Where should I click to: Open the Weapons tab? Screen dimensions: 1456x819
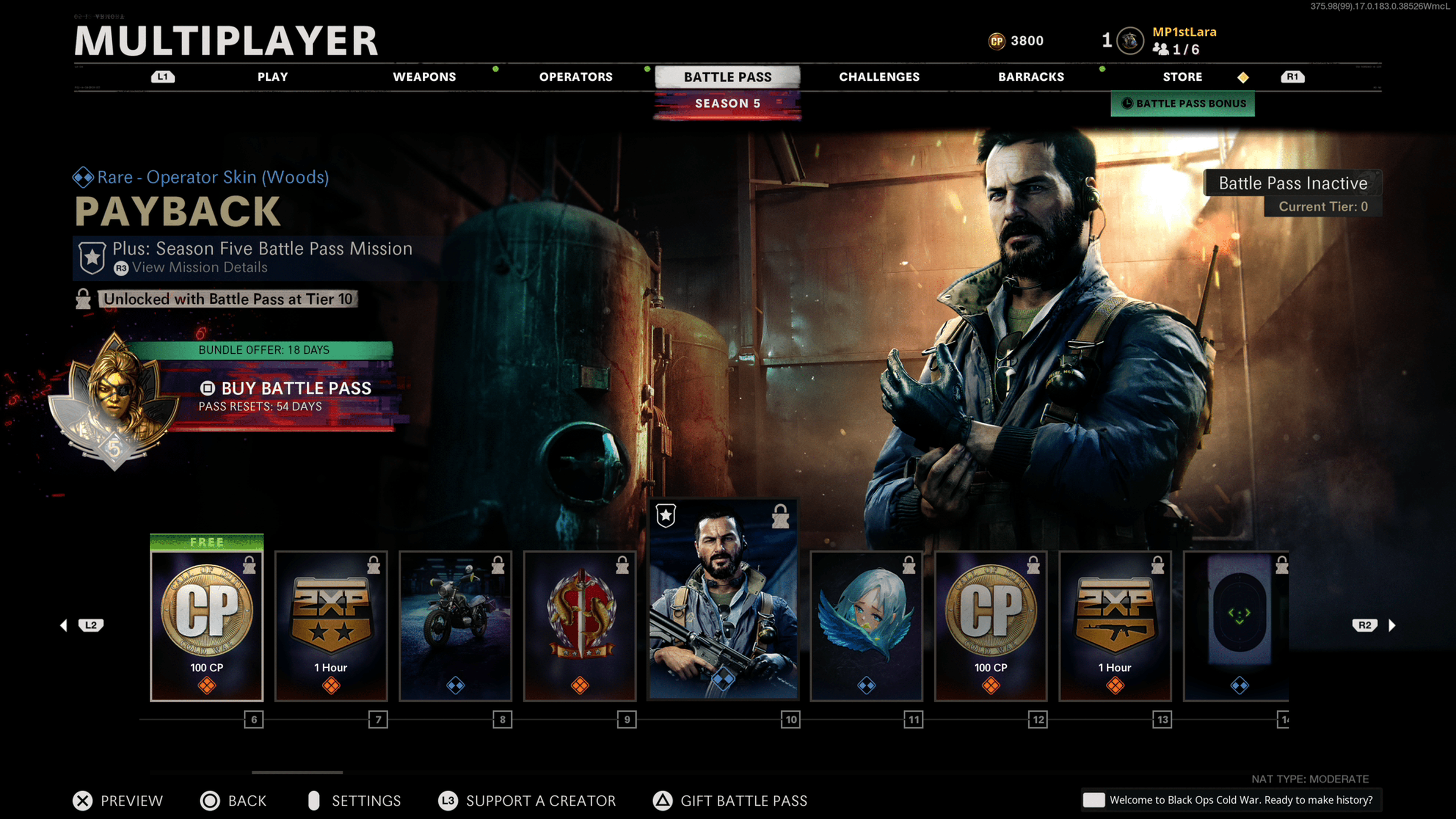pos(424,77)
